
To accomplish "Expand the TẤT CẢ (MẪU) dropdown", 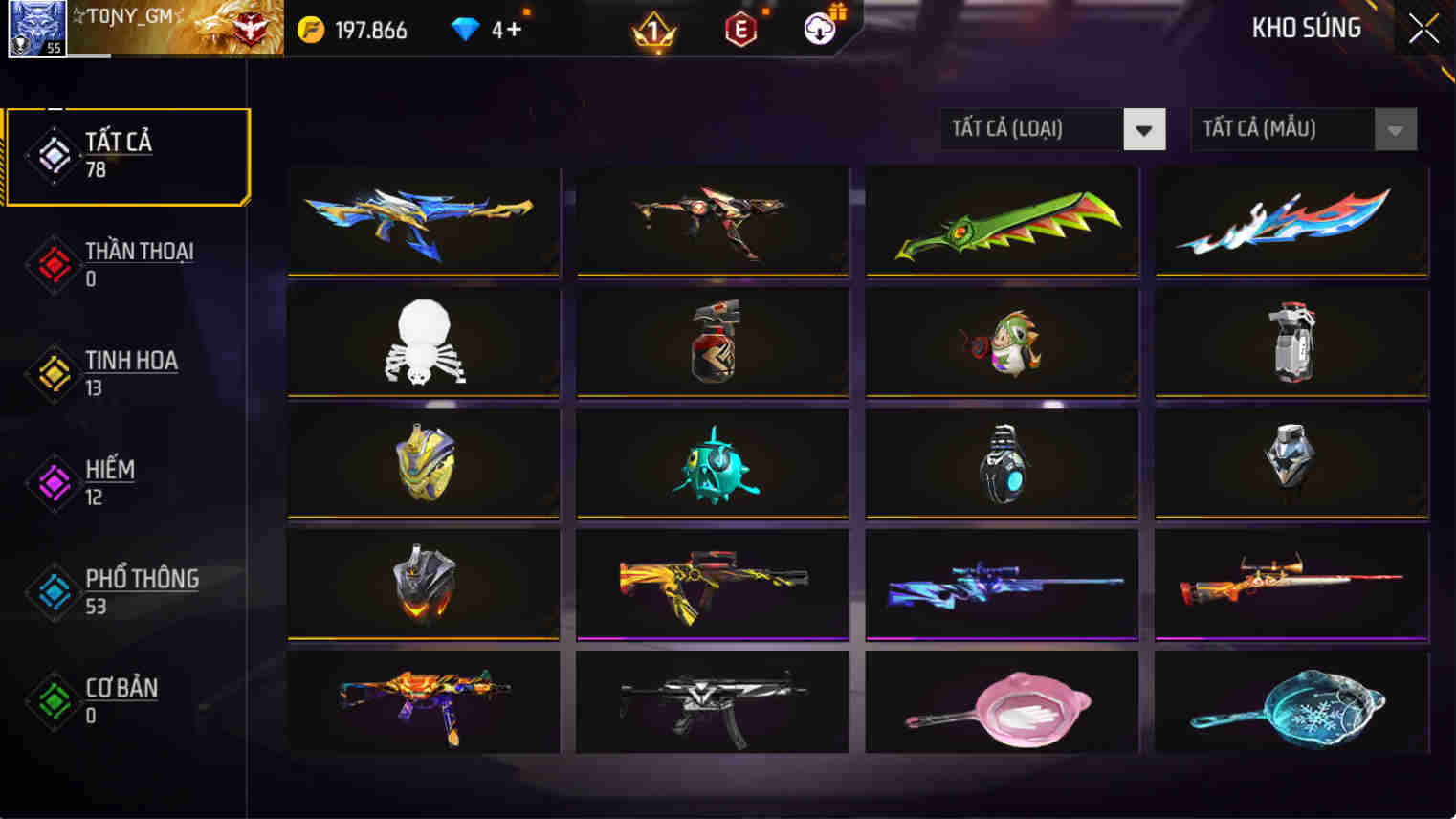I will 1282,129.
